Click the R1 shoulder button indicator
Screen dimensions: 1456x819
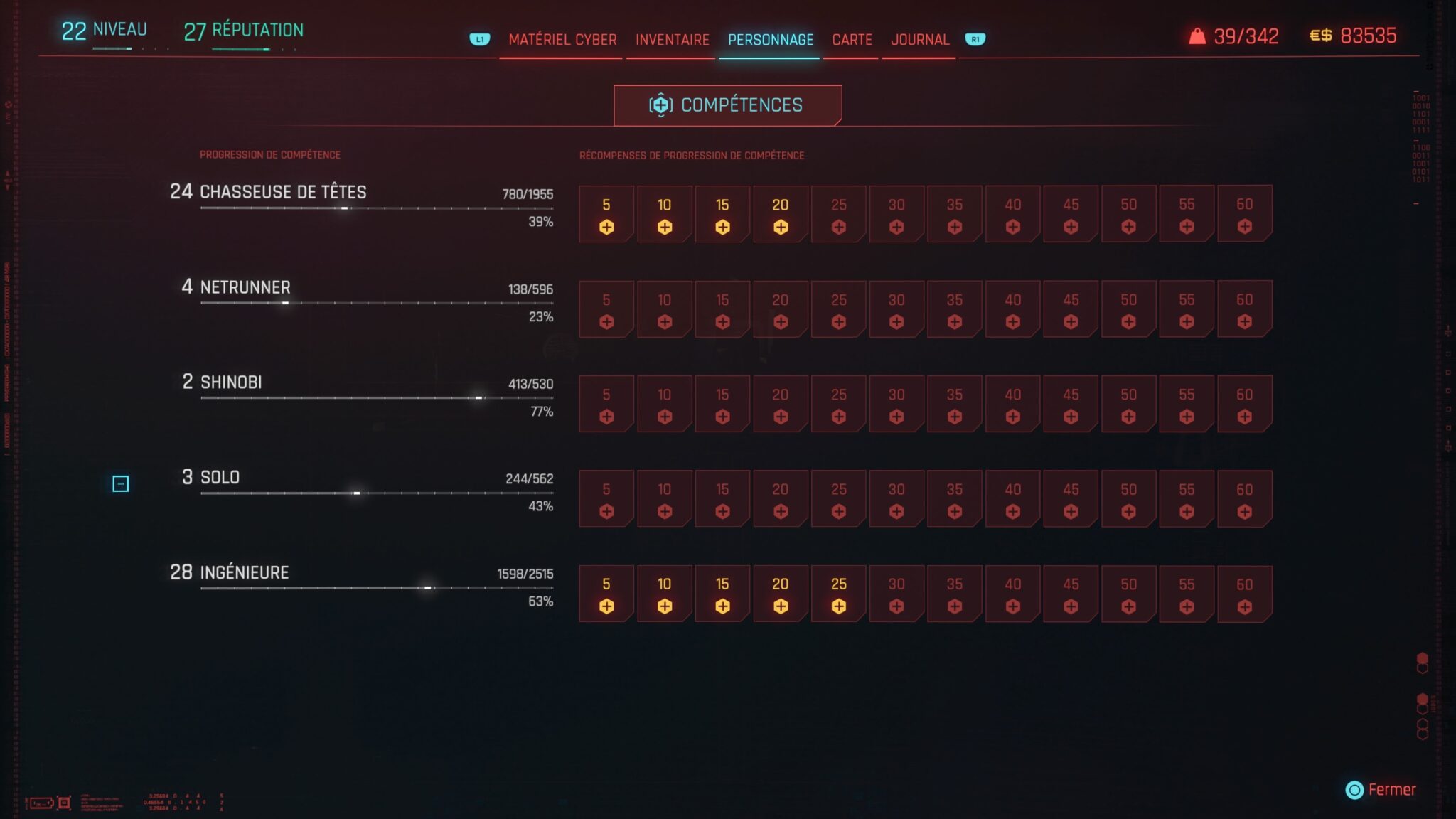click(x=975, y=41)
